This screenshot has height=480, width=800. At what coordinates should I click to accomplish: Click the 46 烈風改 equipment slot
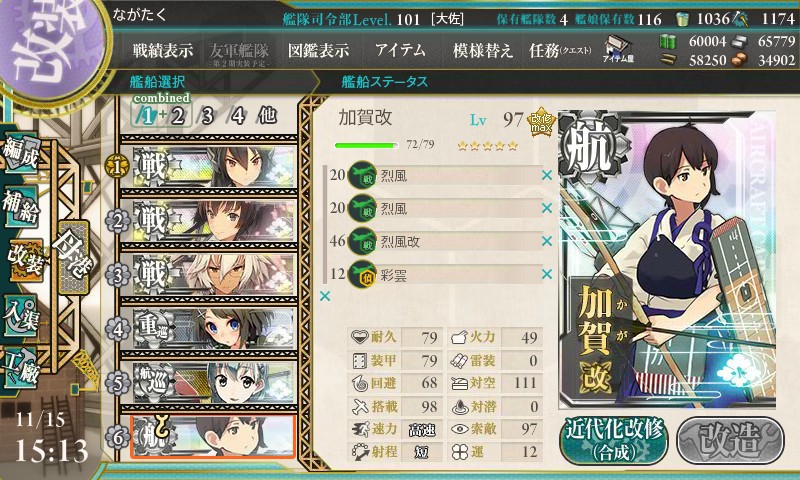point(440,241)
